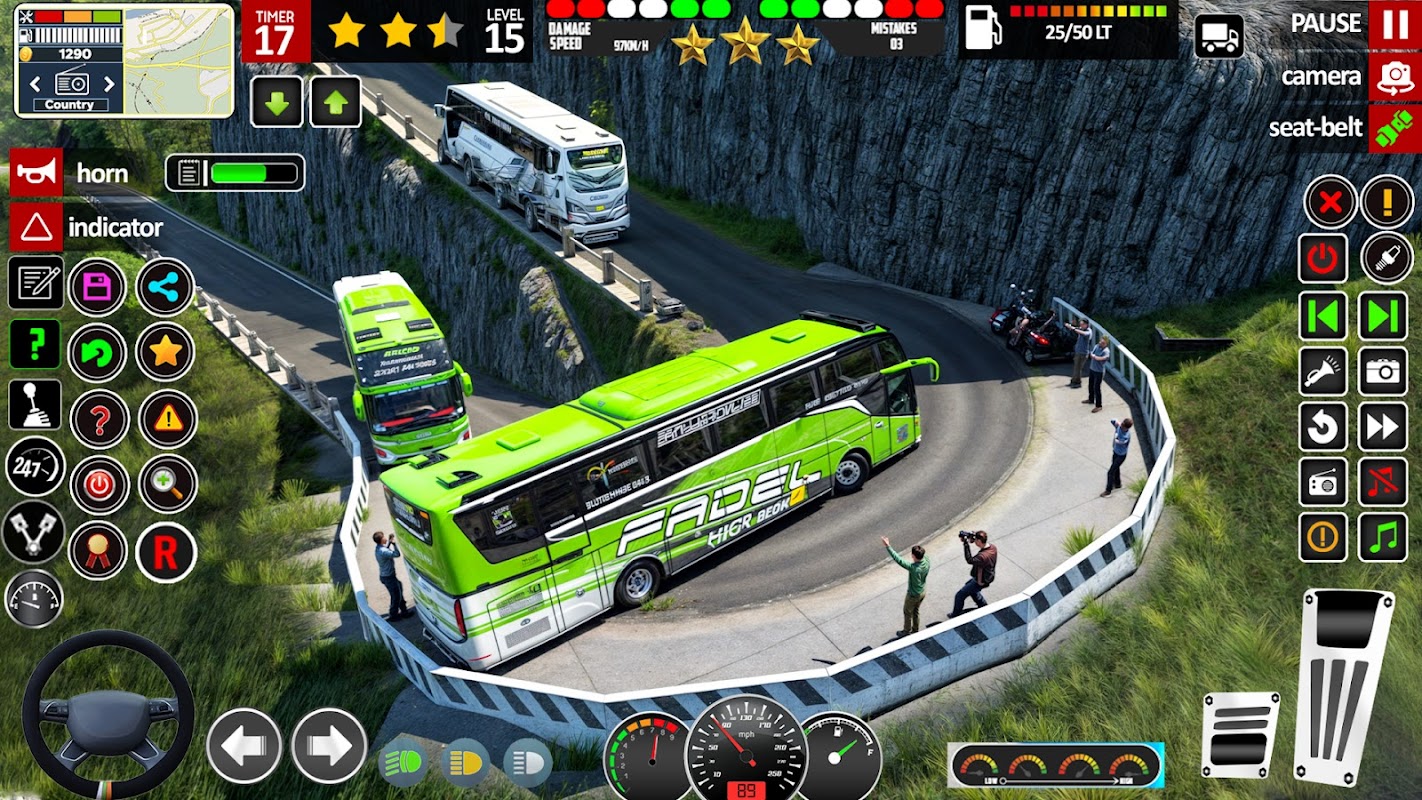Tap the red power button on the right

[1323, 258]
